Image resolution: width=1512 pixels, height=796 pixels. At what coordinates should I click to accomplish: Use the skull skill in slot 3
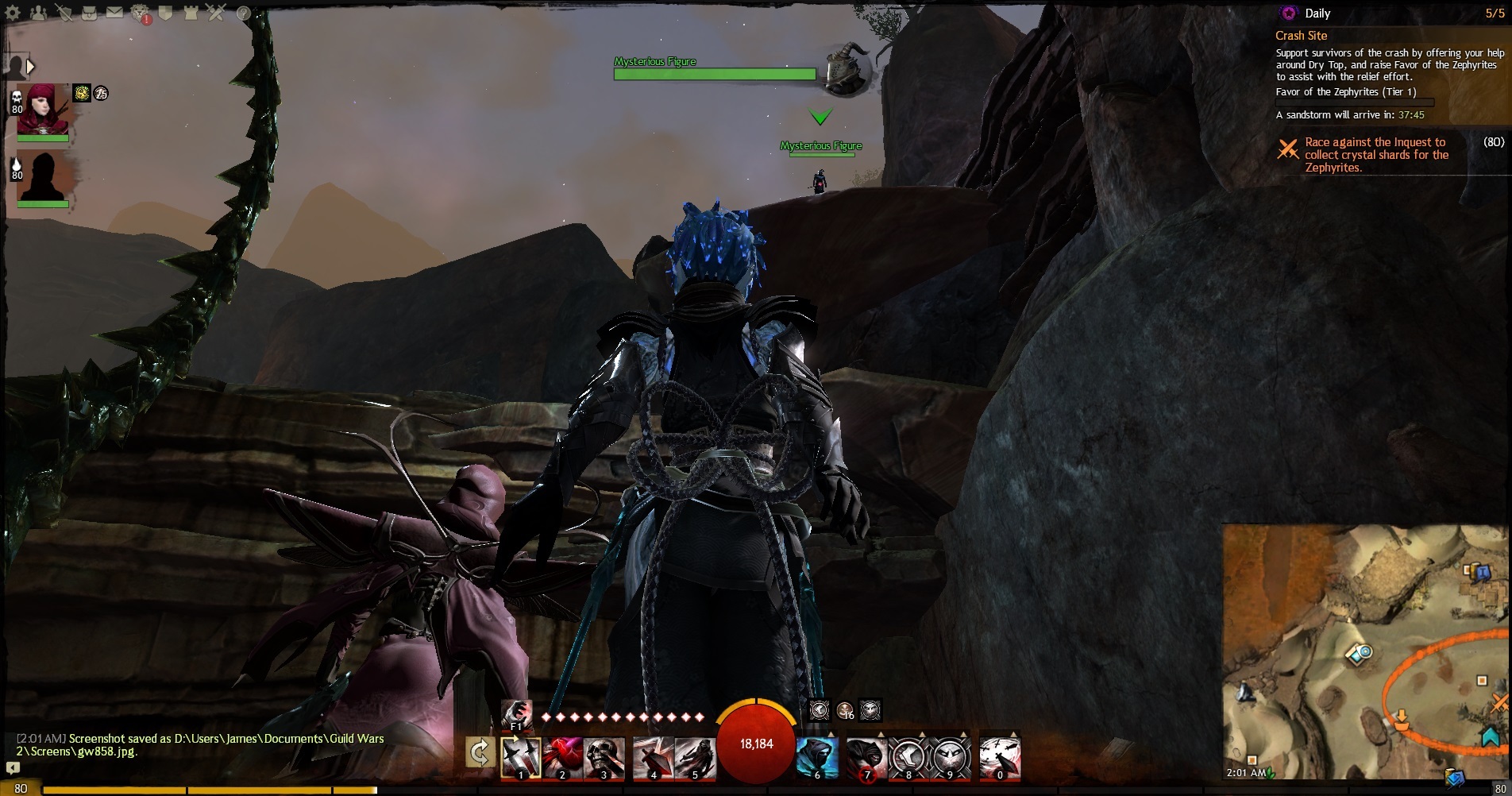coord(604,757)
